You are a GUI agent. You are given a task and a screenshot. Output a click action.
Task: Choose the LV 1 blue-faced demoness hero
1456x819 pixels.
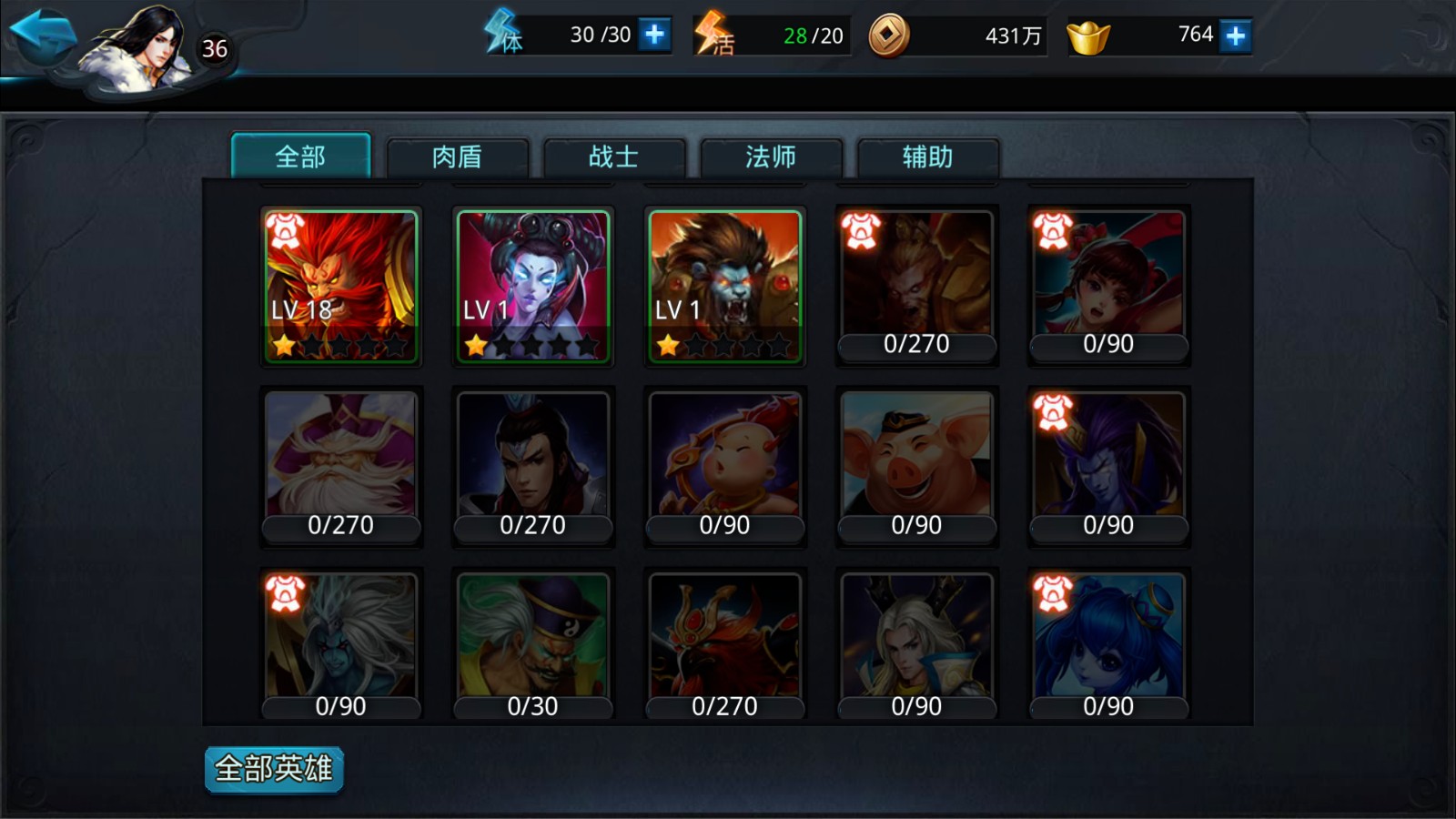(533, 286)
